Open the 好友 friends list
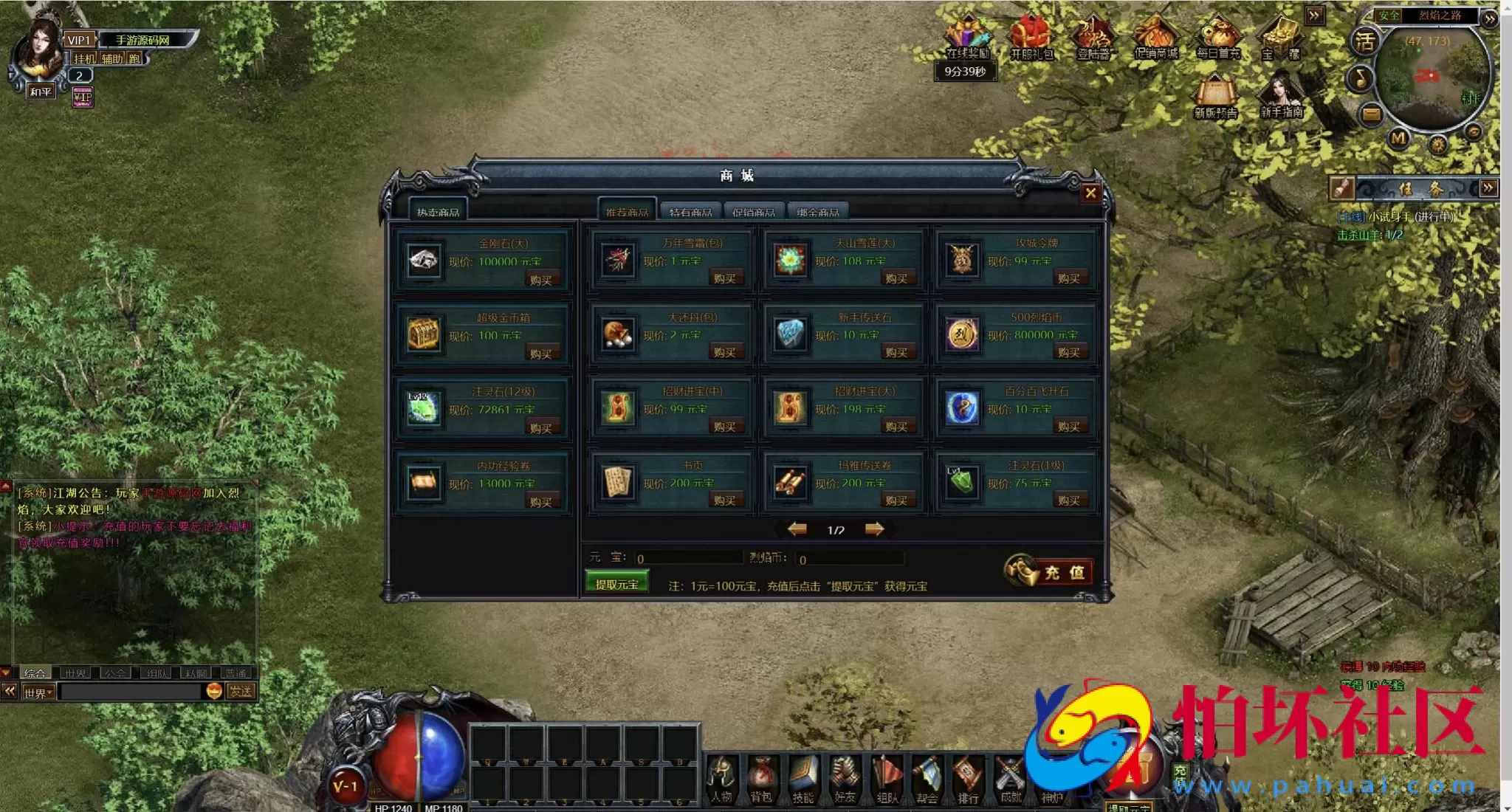This screenshot has height=812, width=1512. tap(845, 779)
